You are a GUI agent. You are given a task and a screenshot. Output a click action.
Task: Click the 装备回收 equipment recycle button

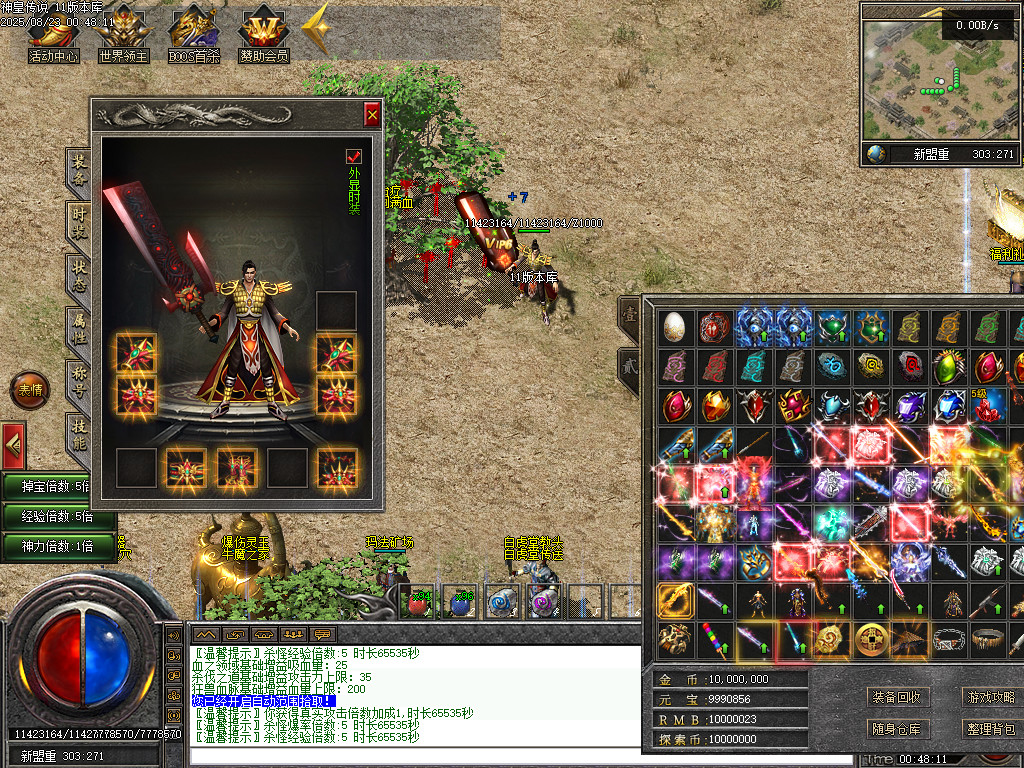click(896, 697)
